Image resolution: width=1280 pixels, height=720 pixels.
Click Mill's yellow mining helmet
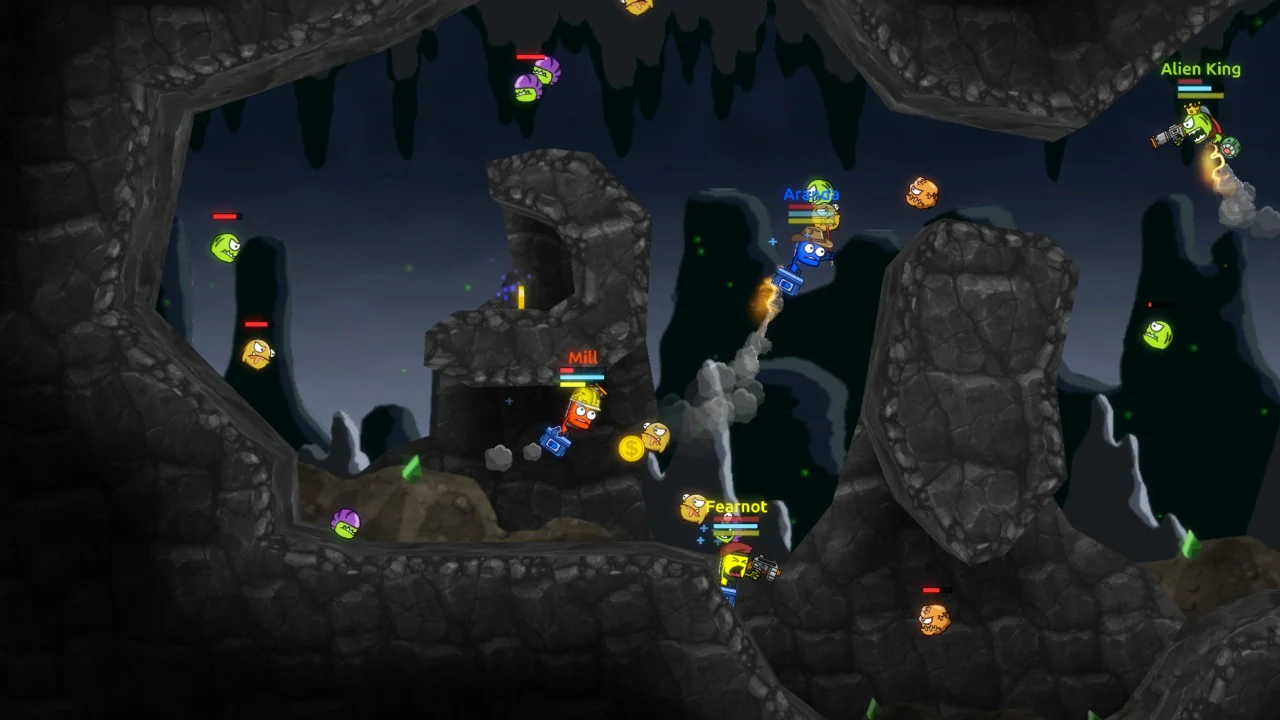pyautogui.click(x=587, y=398)
